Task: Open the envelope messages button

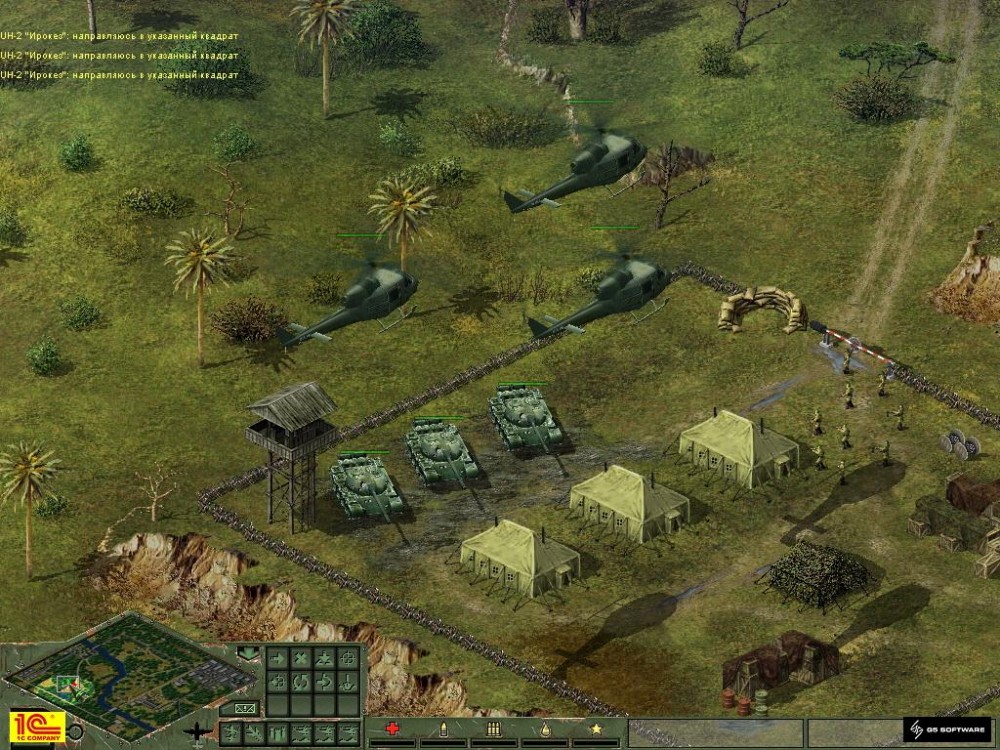Action: [244, 708]
